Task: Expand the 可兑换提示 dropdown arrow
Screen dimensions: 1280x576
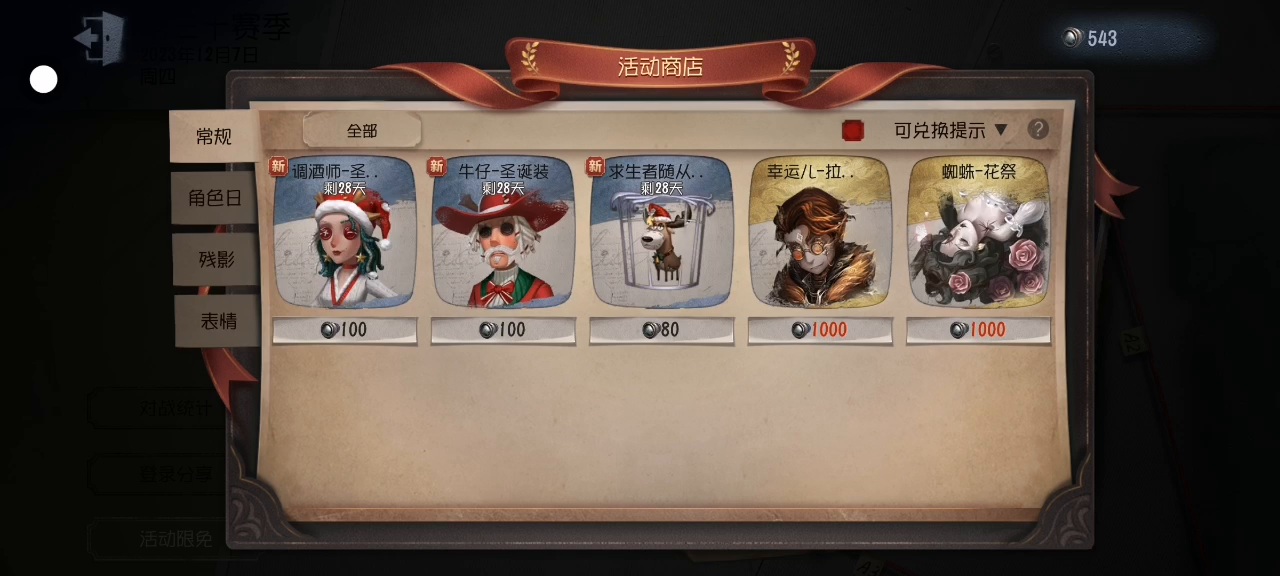Action: point(1001,130)
